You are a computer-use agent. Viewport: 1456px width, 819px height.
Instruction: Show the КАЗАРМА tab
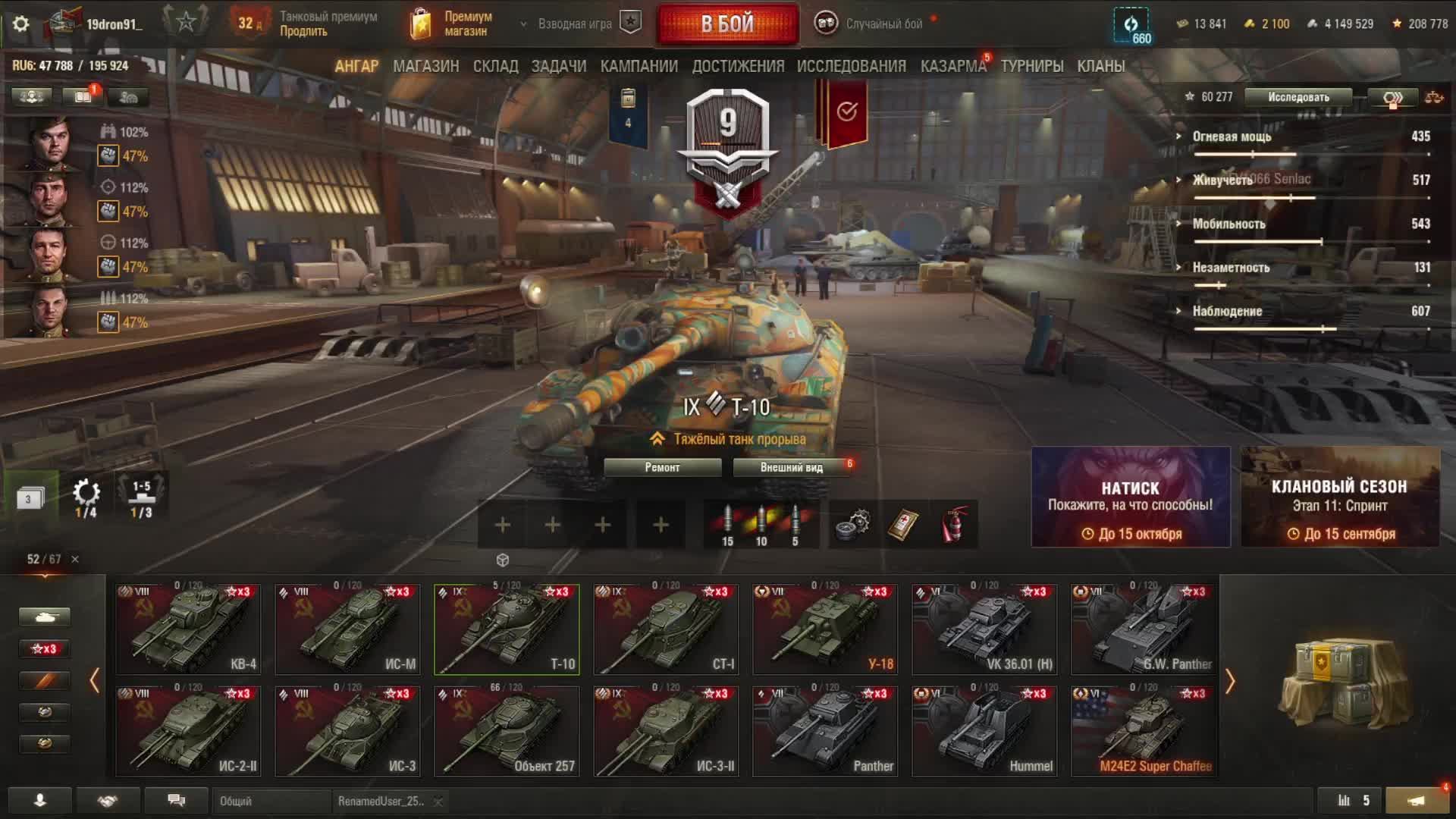[x=952, y=67]
